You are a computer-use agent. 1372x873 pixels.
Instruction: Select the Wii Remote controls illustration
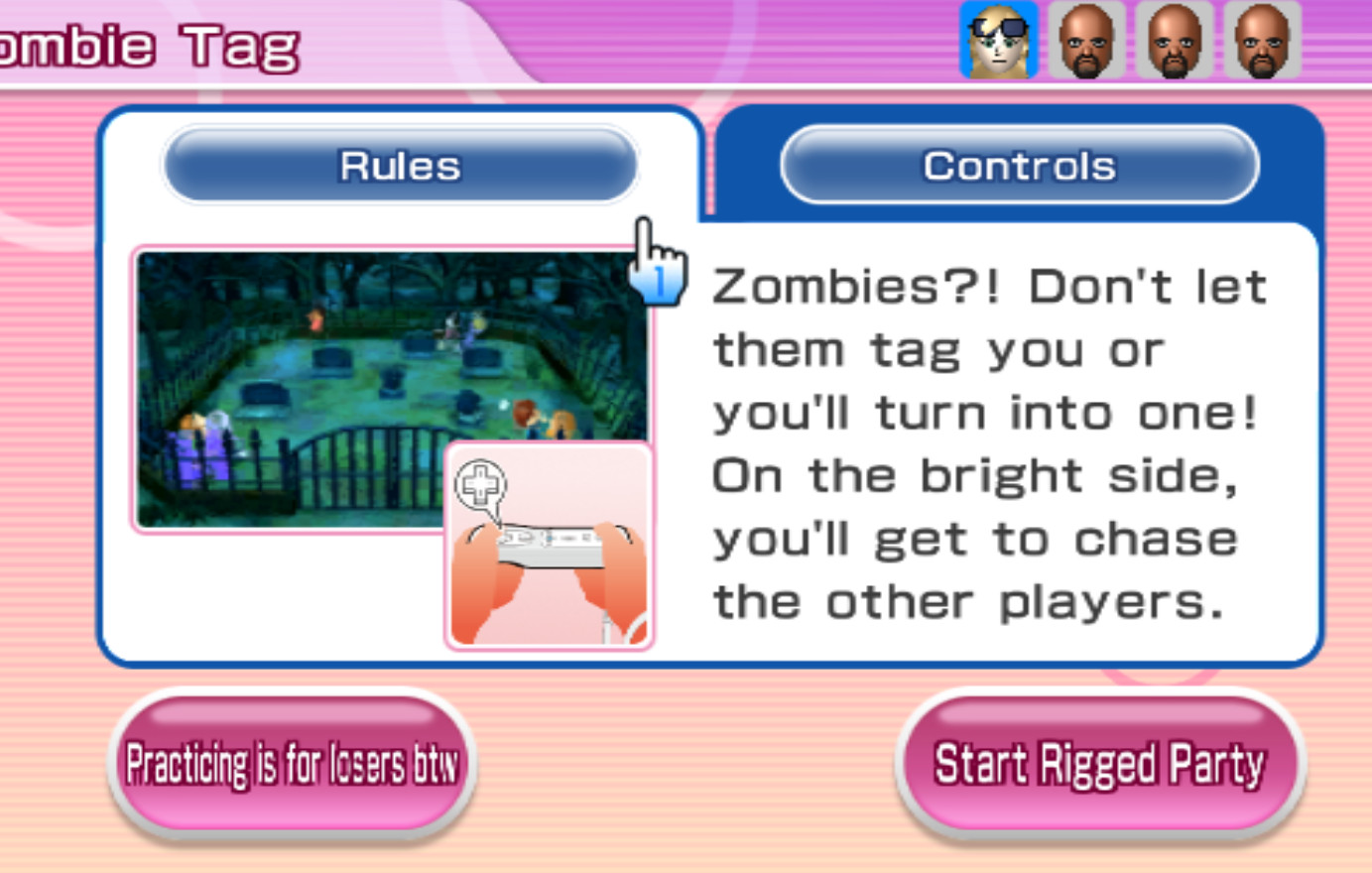549,551
